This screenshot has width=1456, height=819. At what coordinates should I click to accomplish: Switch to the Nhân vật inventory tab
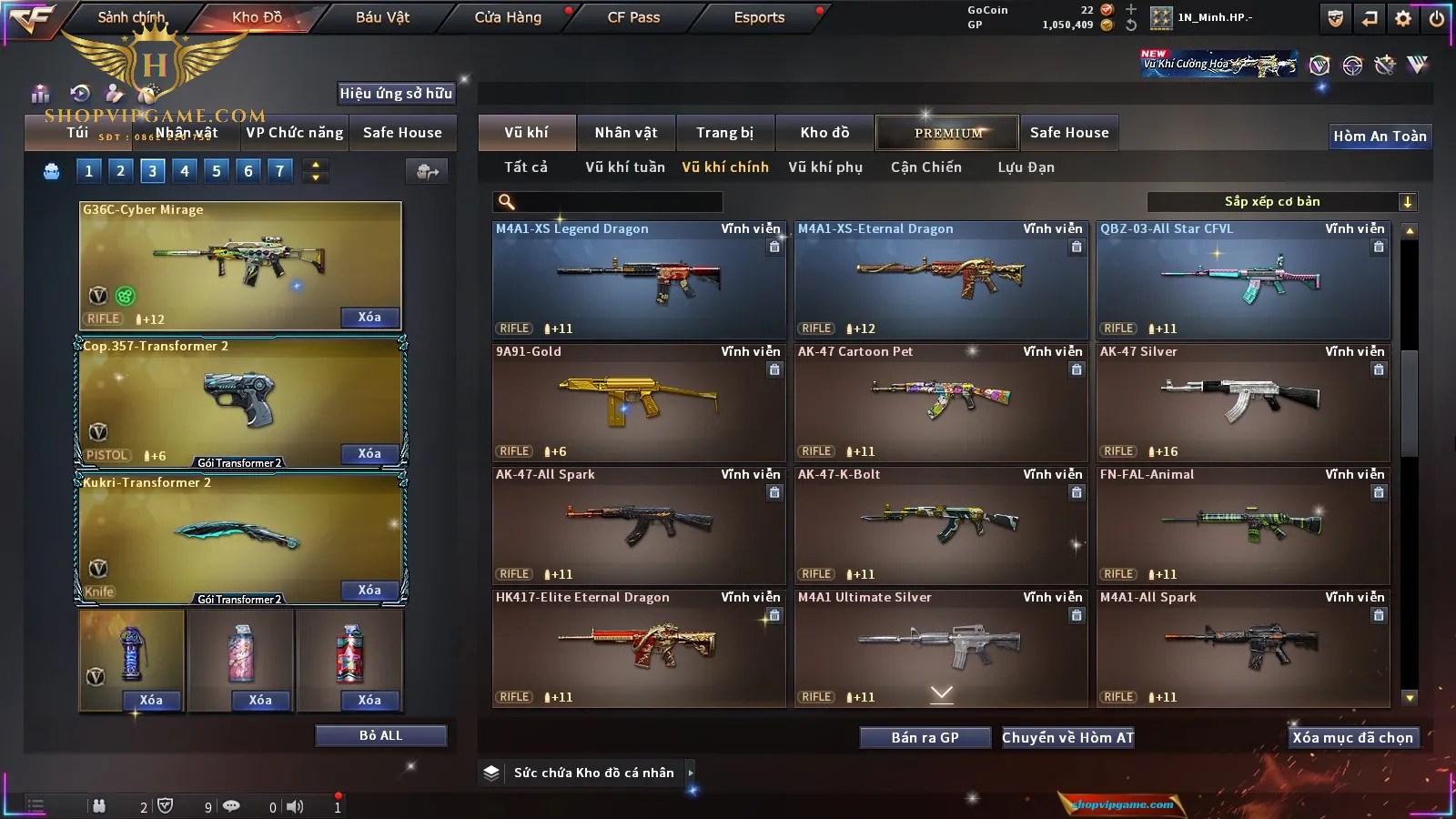point(625,133)
